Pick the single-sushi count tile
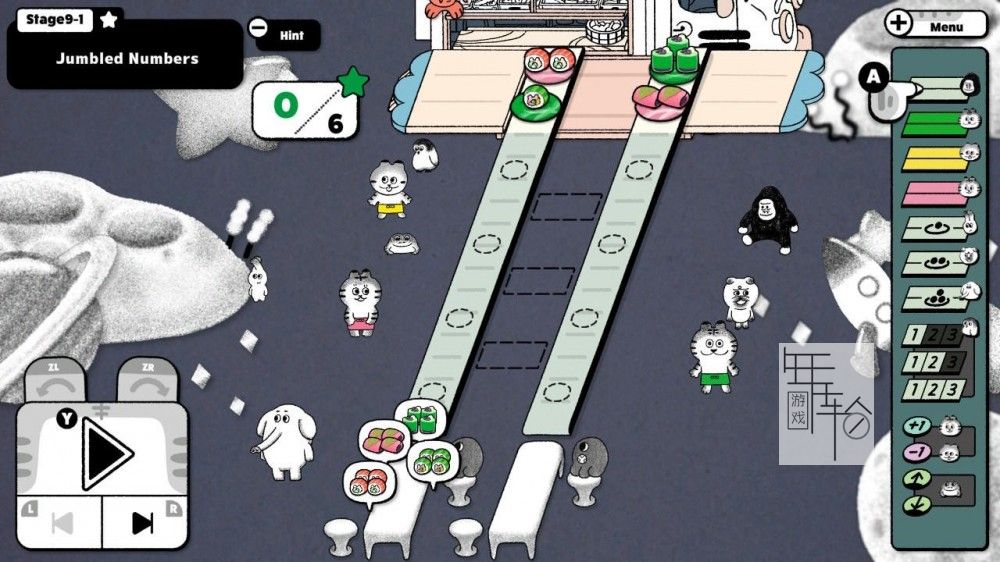 (930, 229)
